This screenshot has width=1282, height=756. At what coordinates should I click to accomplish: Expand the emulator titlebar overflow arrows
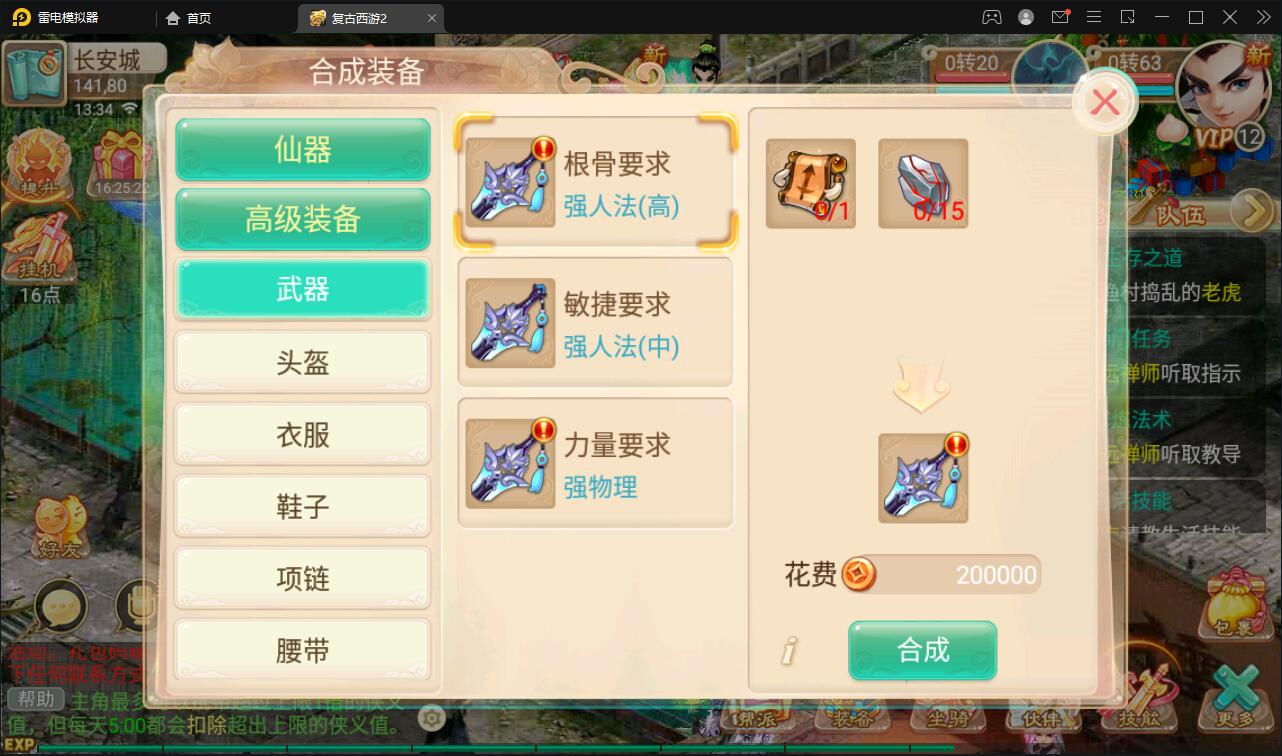[x=1262, y=17]
